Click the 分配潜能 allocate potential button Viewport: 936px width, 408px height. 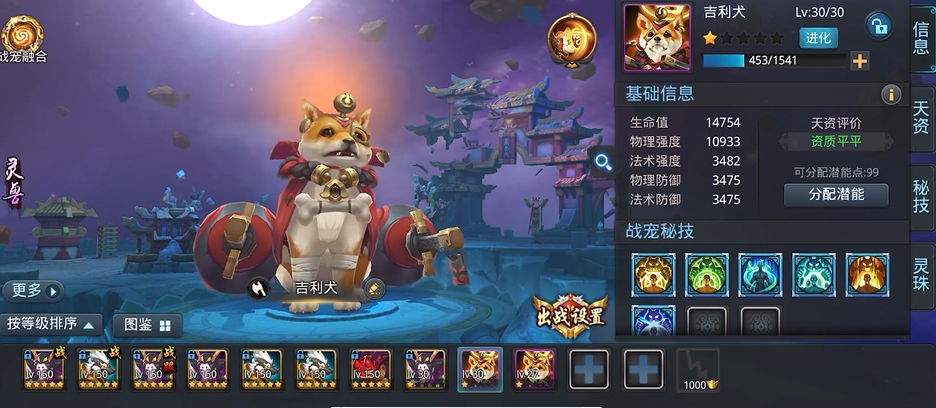(x=836, y=194)
